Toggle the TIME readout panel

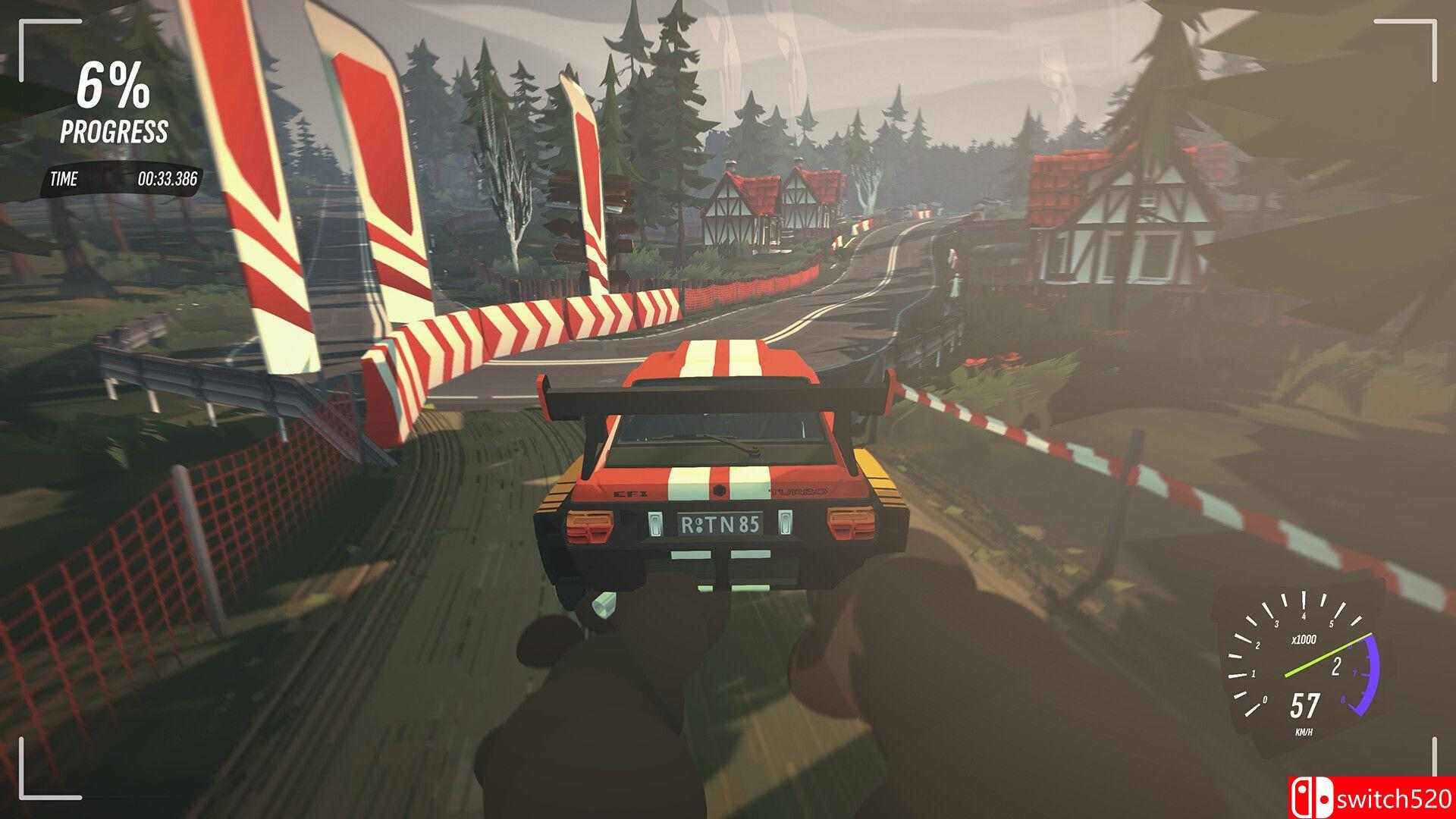(x=121, y=180)
